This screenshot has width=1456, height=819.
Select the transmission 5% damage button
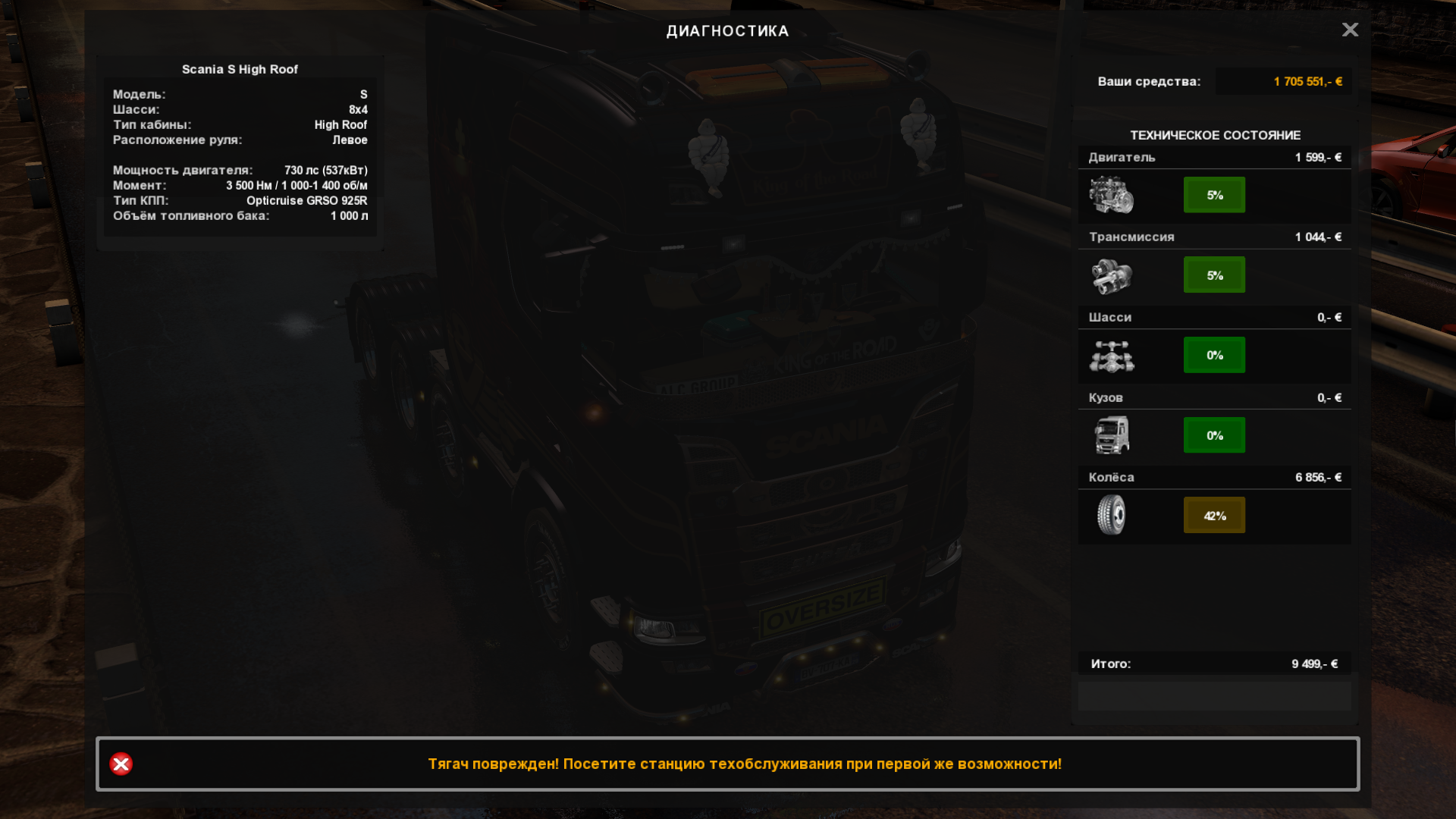click(1214, 275)
